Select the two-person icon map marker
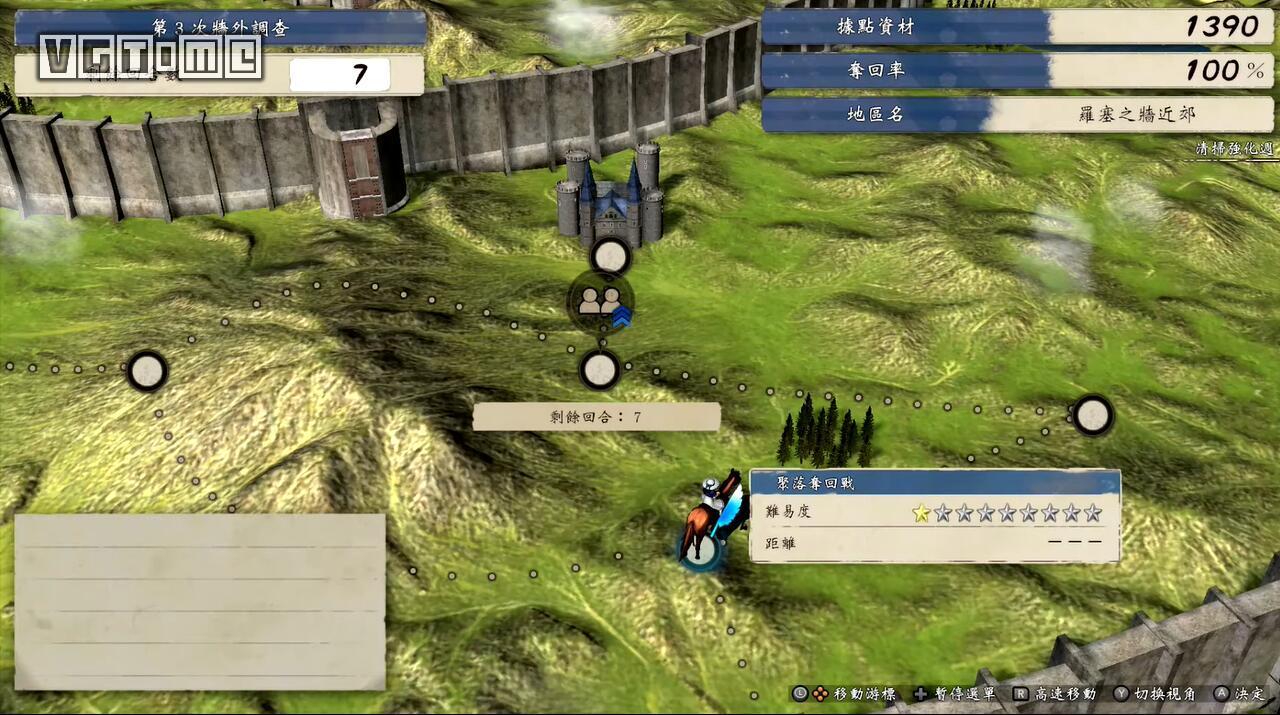Viewport: 1280px width, 715px height. click(x=600, y=300)
